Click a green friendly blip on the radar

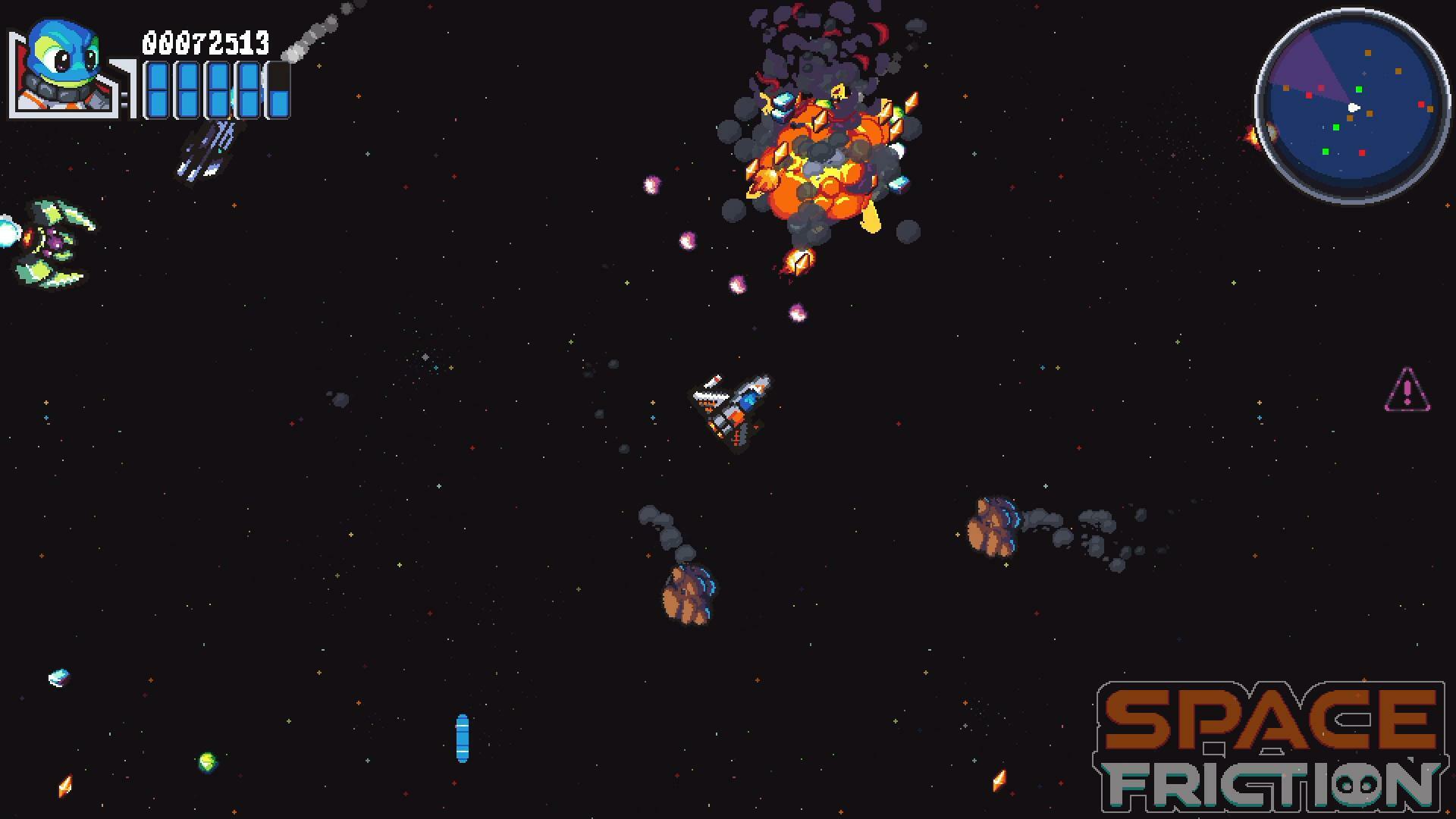click(1359, 89)
